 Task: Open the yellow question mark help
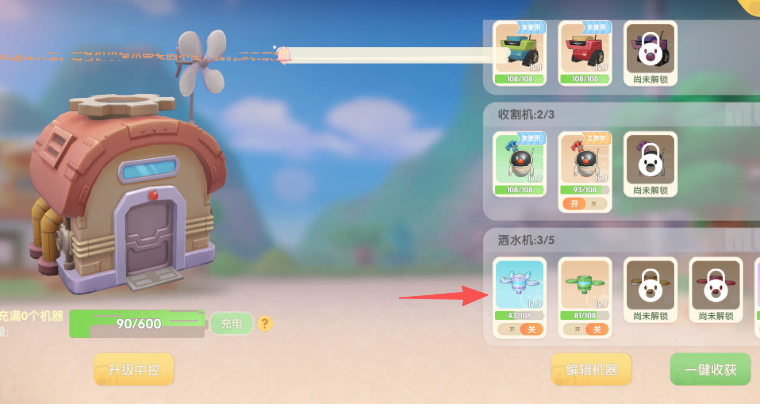click(265, 323)
